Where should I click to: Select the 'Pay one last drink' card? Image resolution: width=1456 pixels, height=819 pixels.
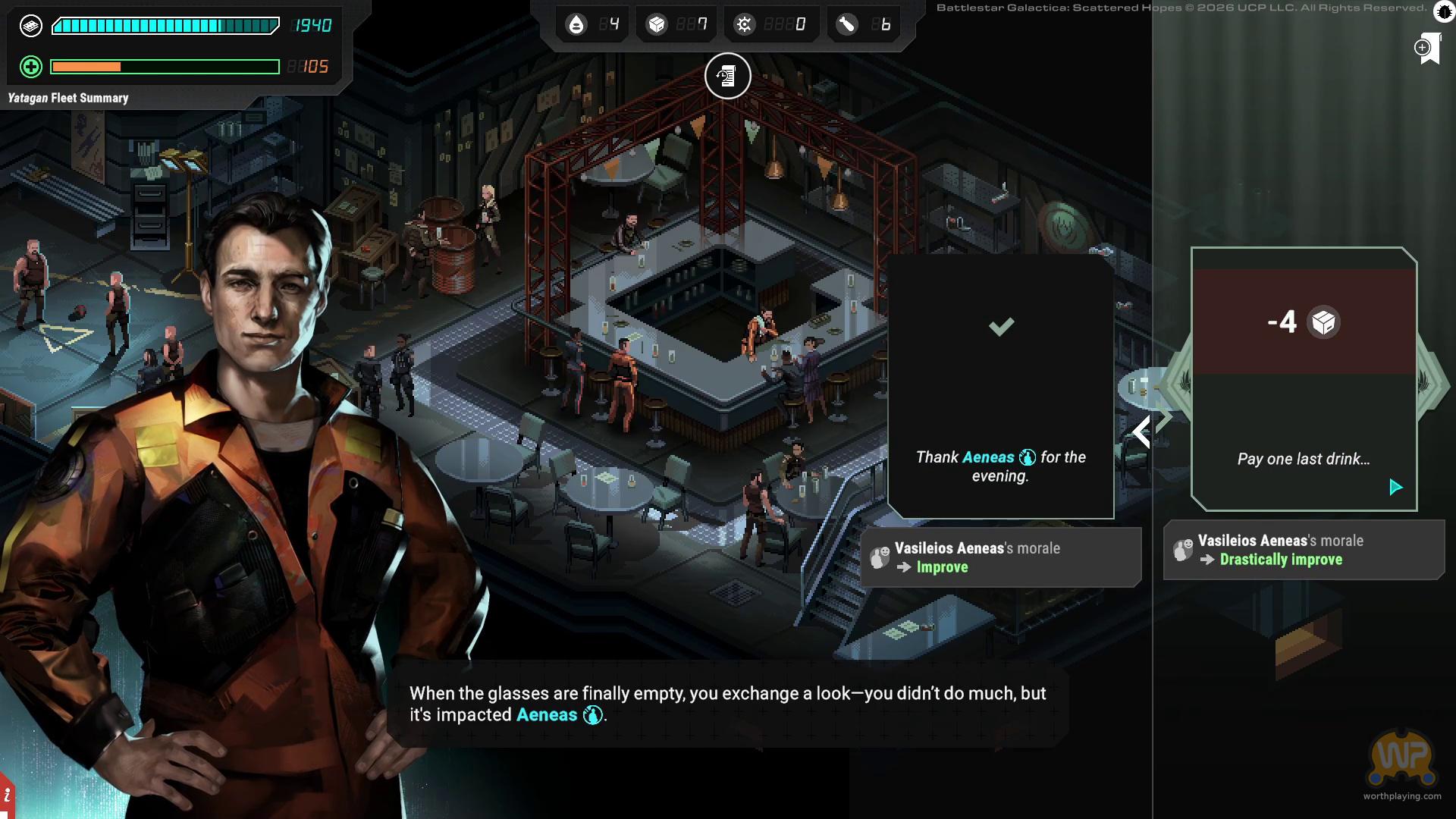[x=1303, y=379]
